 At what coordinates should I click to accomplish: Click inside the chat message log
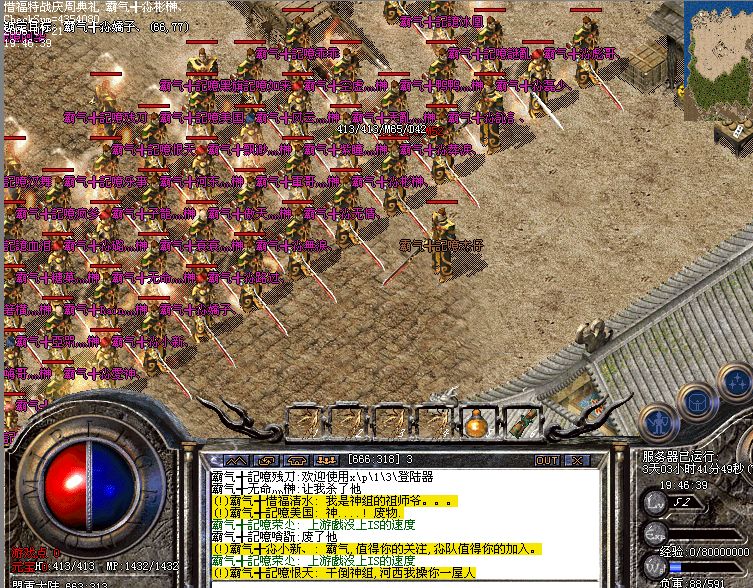(400, 520)
